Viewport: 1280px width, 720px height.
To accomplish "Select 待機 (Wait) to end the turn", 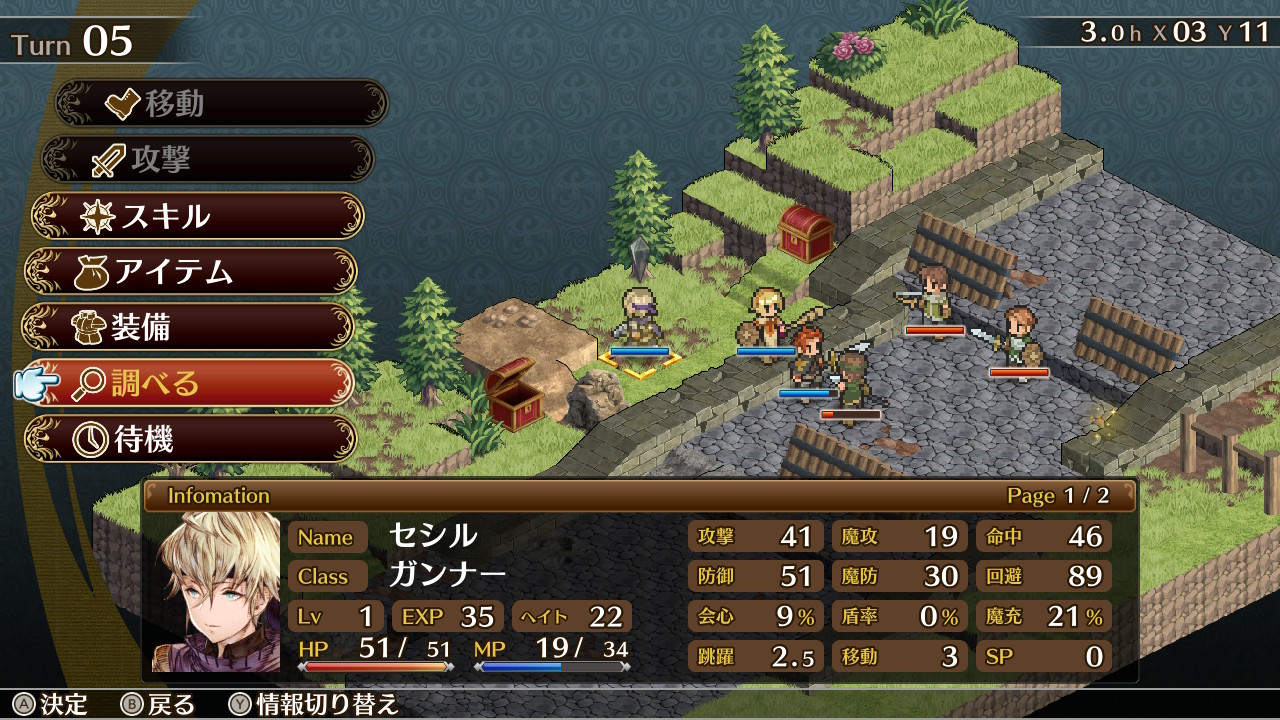I will pos(189,439).
